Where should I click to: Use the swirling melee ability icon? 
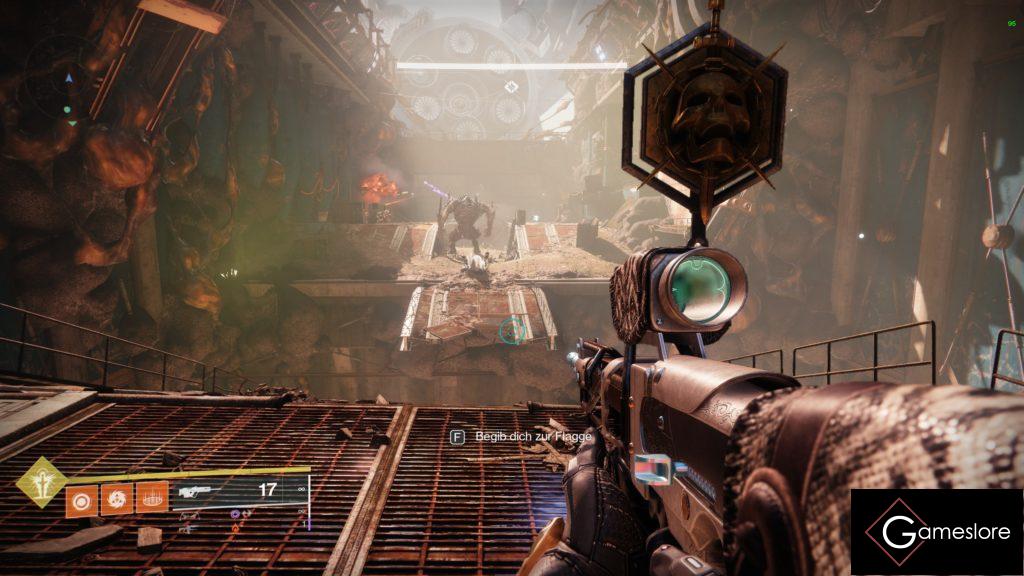coord(117,497)
